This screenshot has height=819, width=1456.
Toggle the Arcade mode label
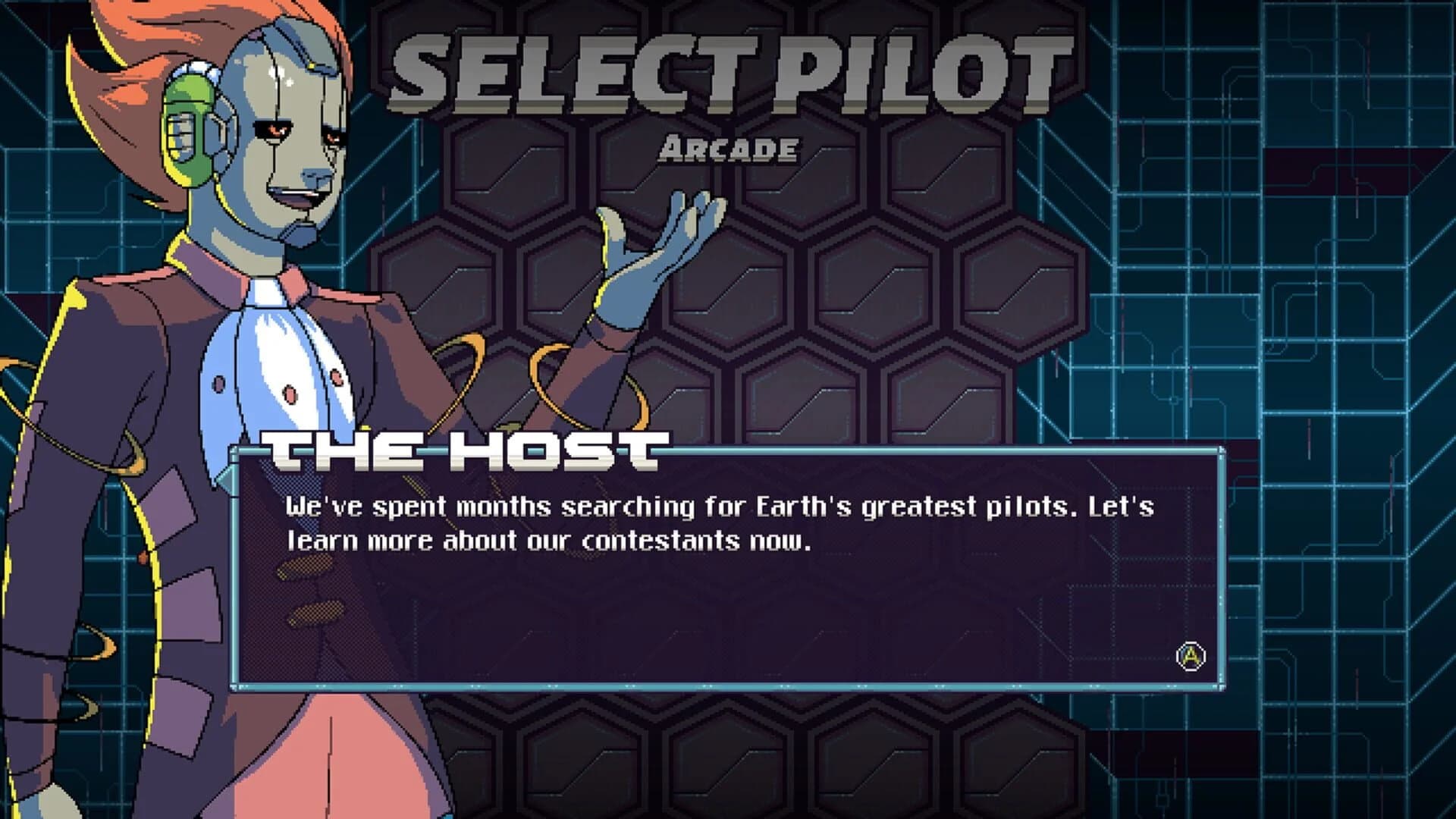point(730,149)
